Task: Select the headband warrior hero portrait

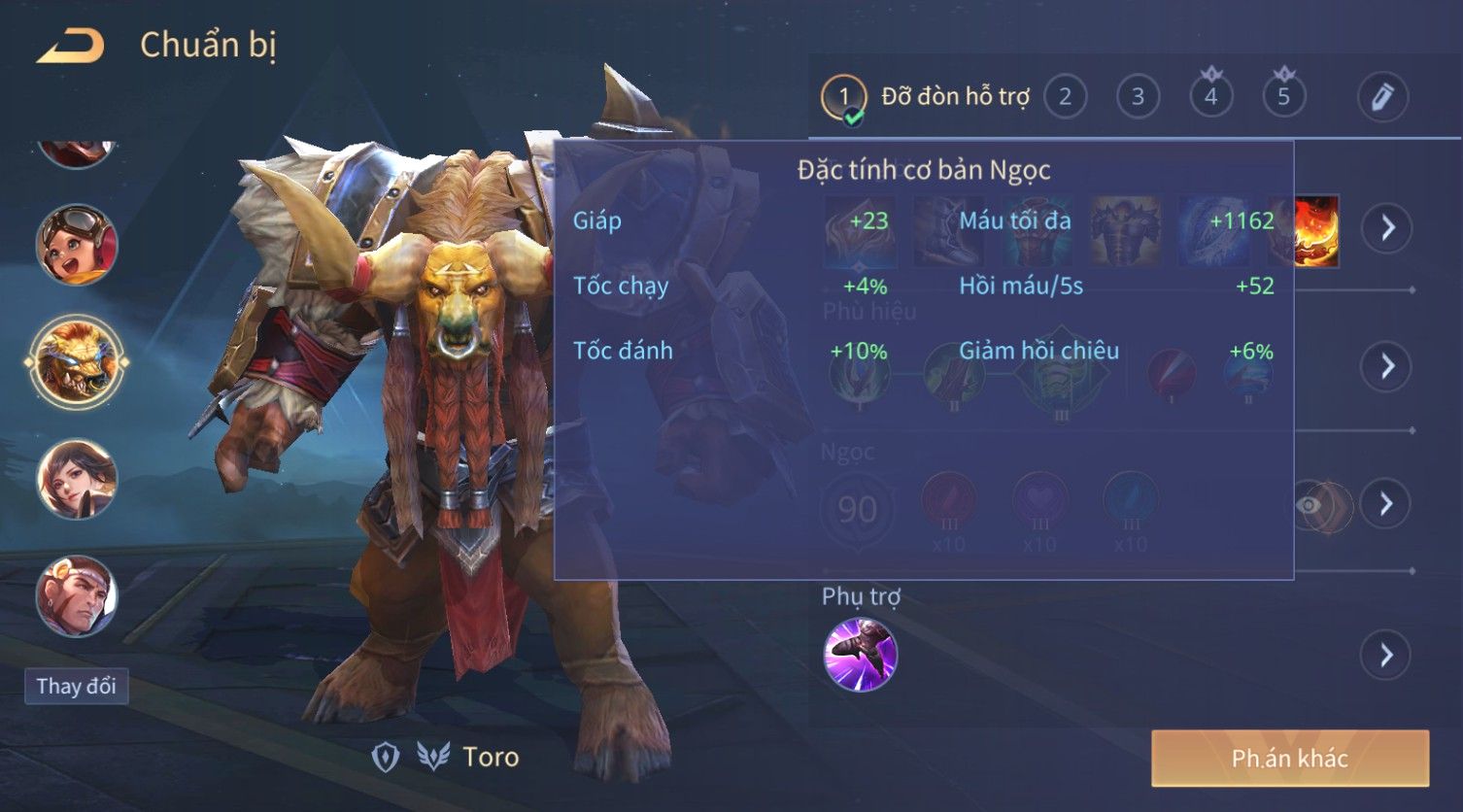Action: click(77, 595)
